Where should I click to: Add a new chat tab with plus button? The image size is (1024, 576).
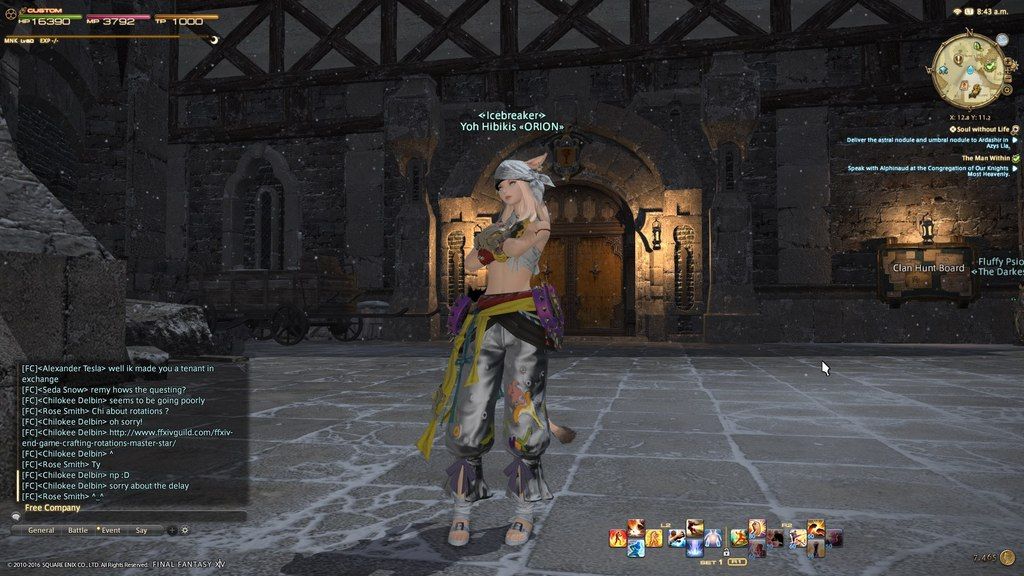coord(172,530)
